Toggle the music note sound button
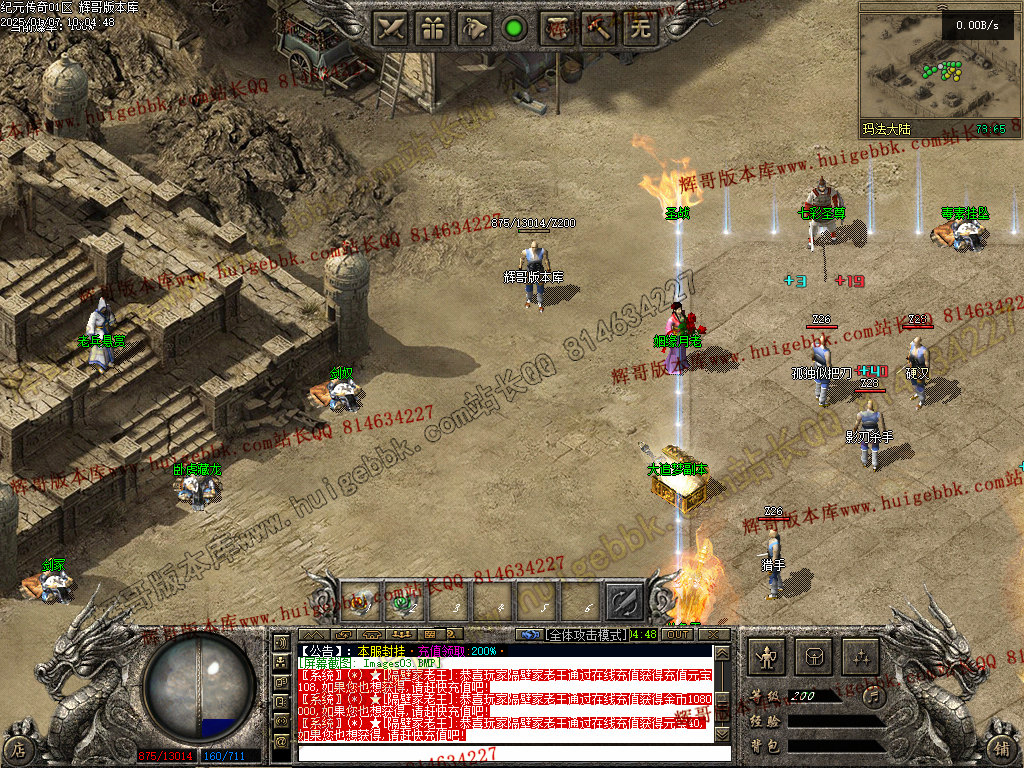Screen dimensions: 1024x768 pos(872,695)
